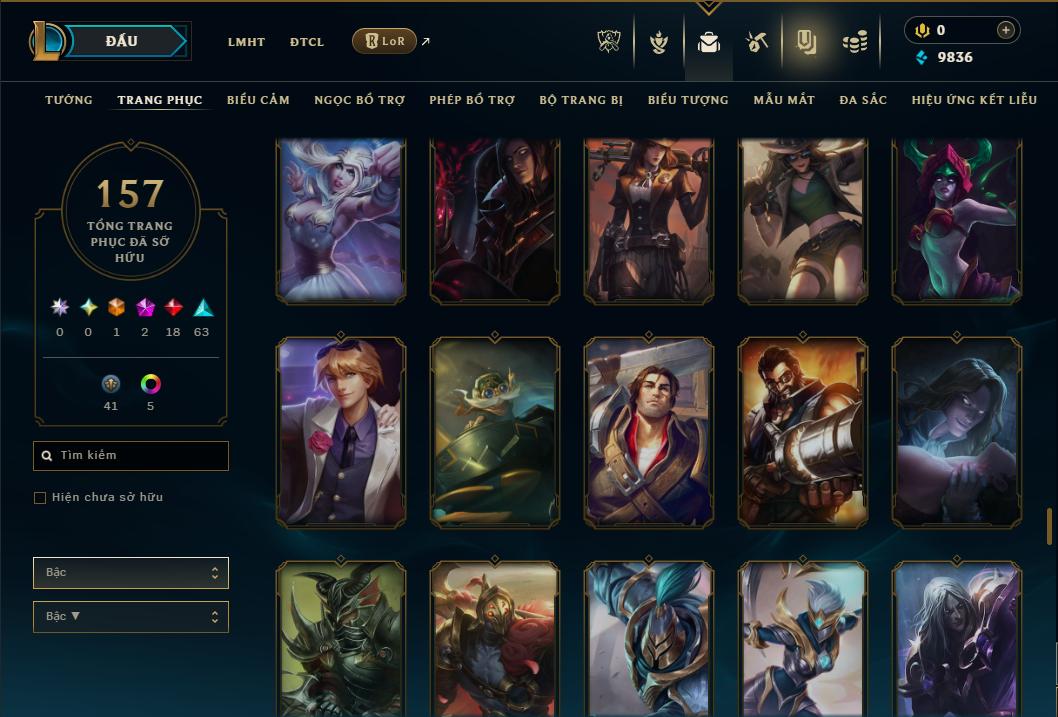This screenshot has height=717, width=1058.
Task: Switch to the LMHT game mode
Action: pyautogui.click(x=246, y=42)
